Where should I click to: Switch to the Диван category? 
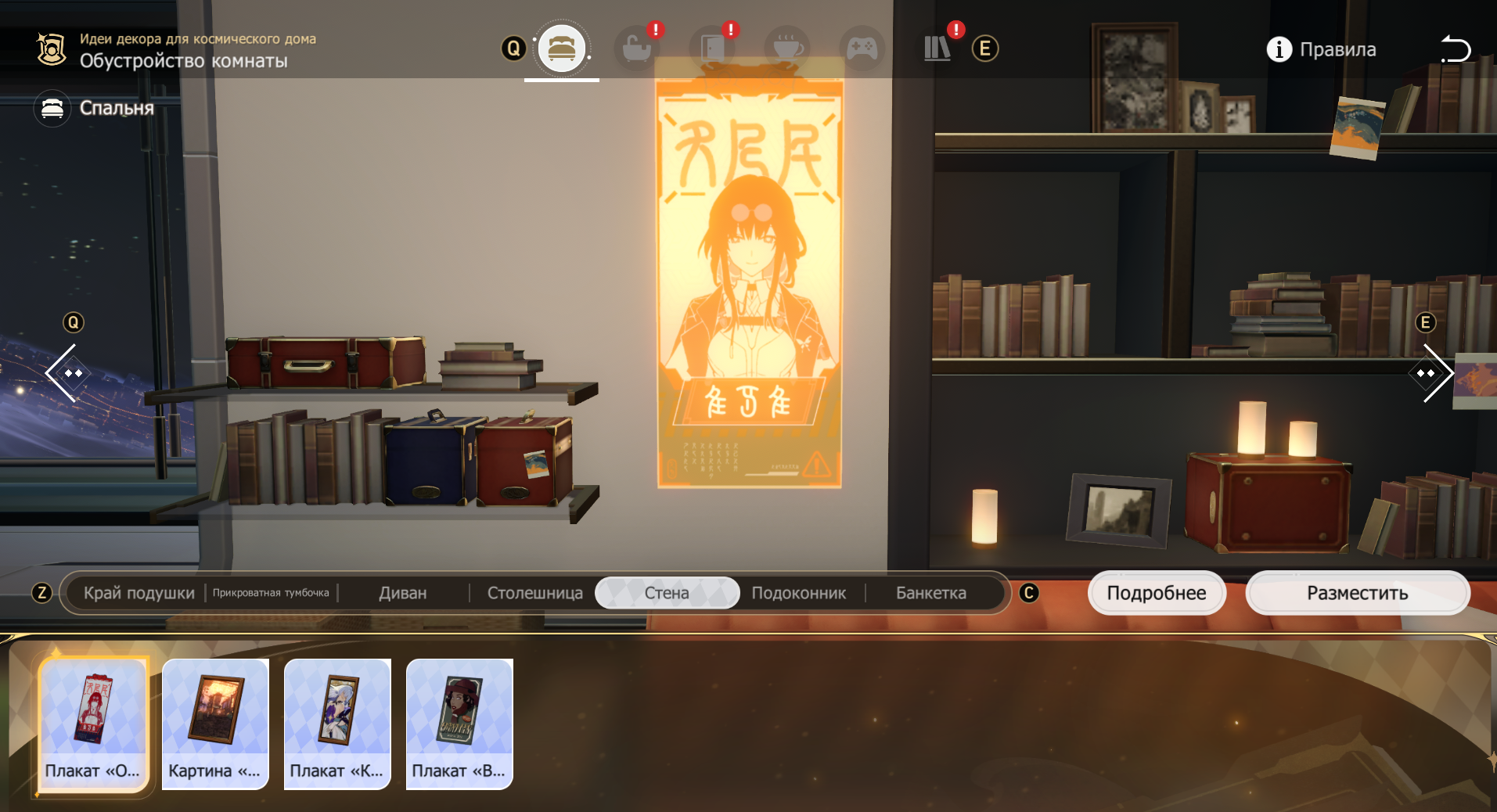pos(402,593)
